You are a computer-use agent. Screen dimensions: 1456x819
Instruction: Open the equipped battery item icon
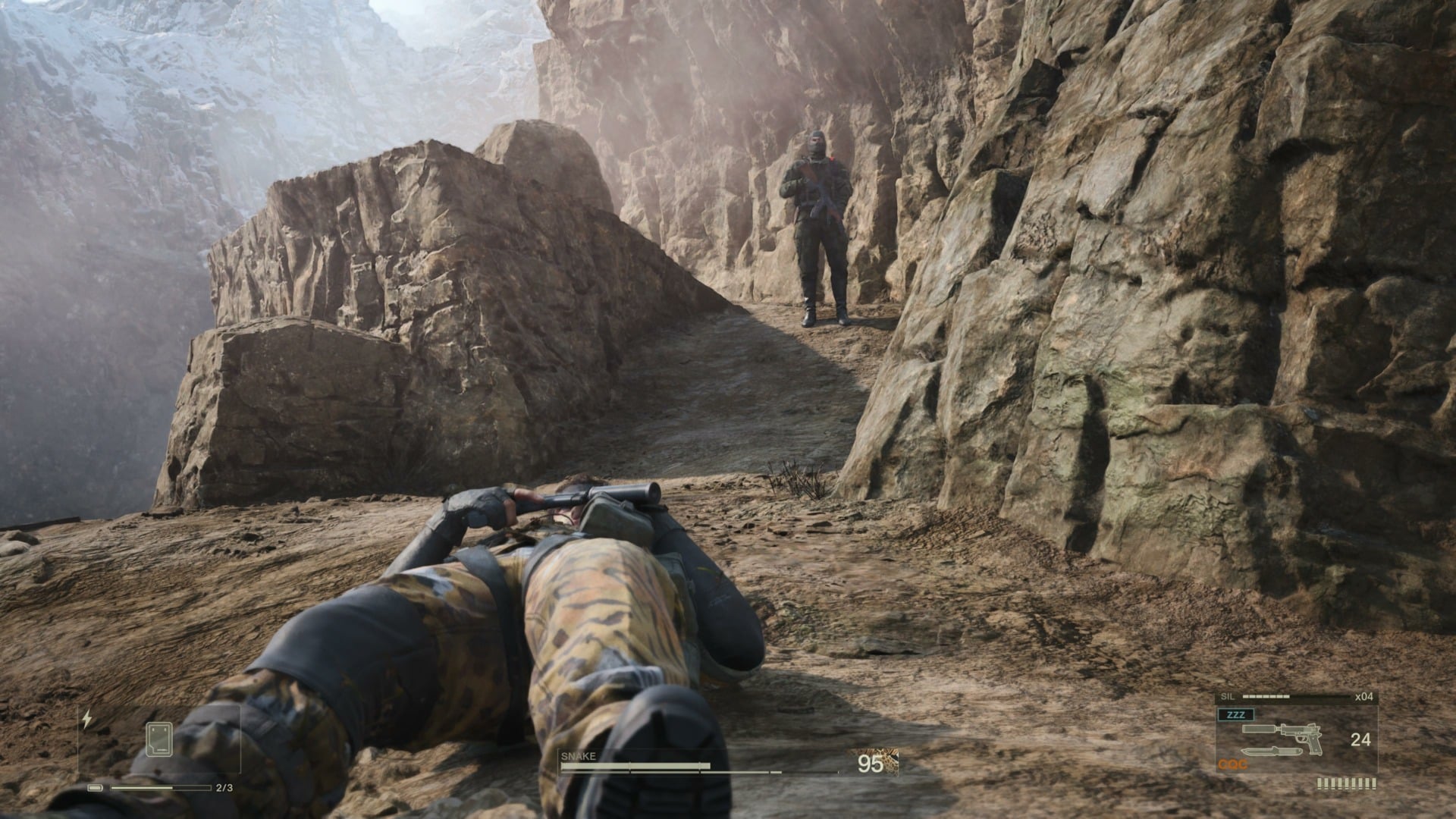pos(158,739)
